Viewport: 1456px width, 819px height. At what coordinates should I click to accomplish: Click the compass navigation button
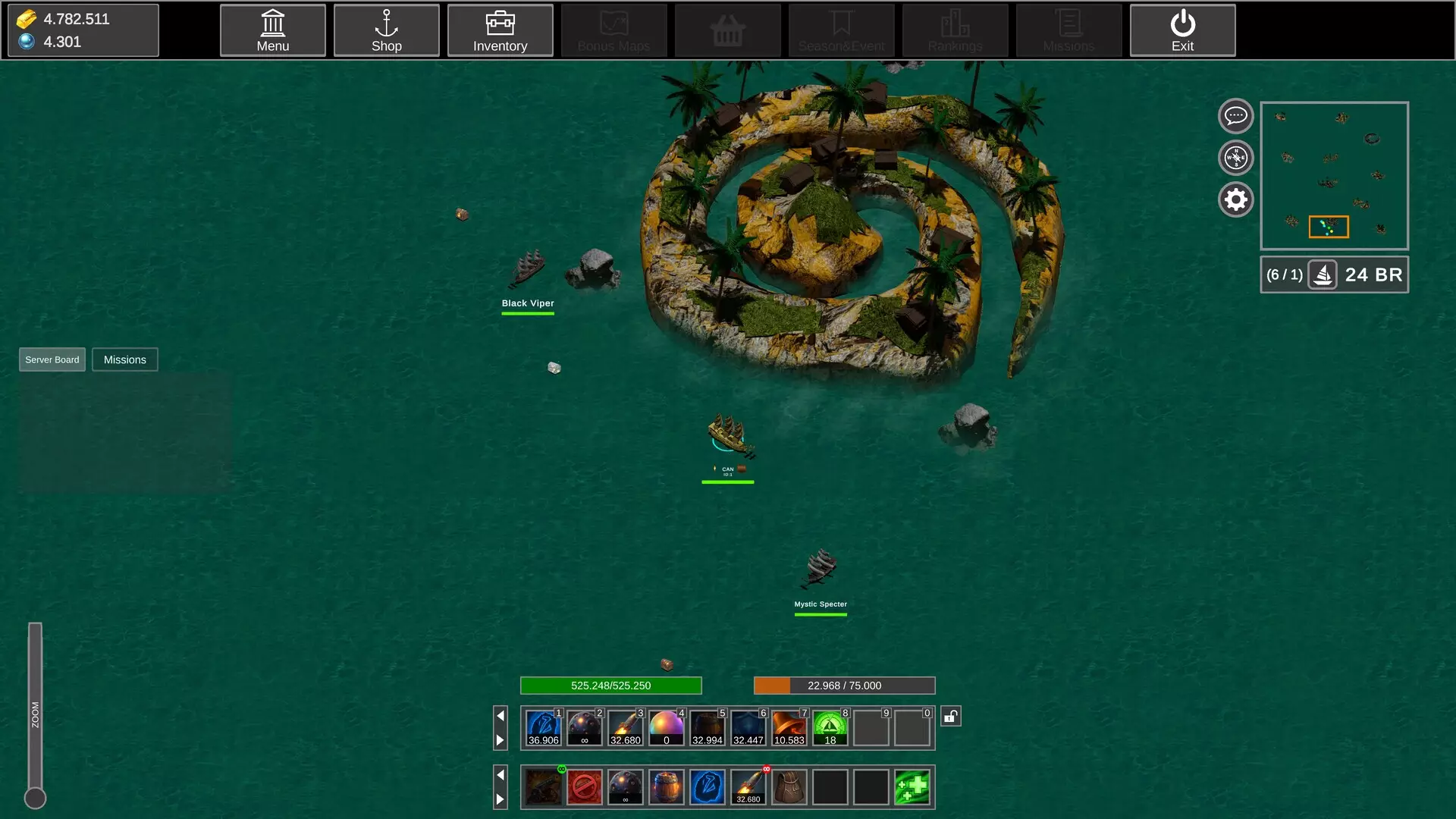(1235, 158)
